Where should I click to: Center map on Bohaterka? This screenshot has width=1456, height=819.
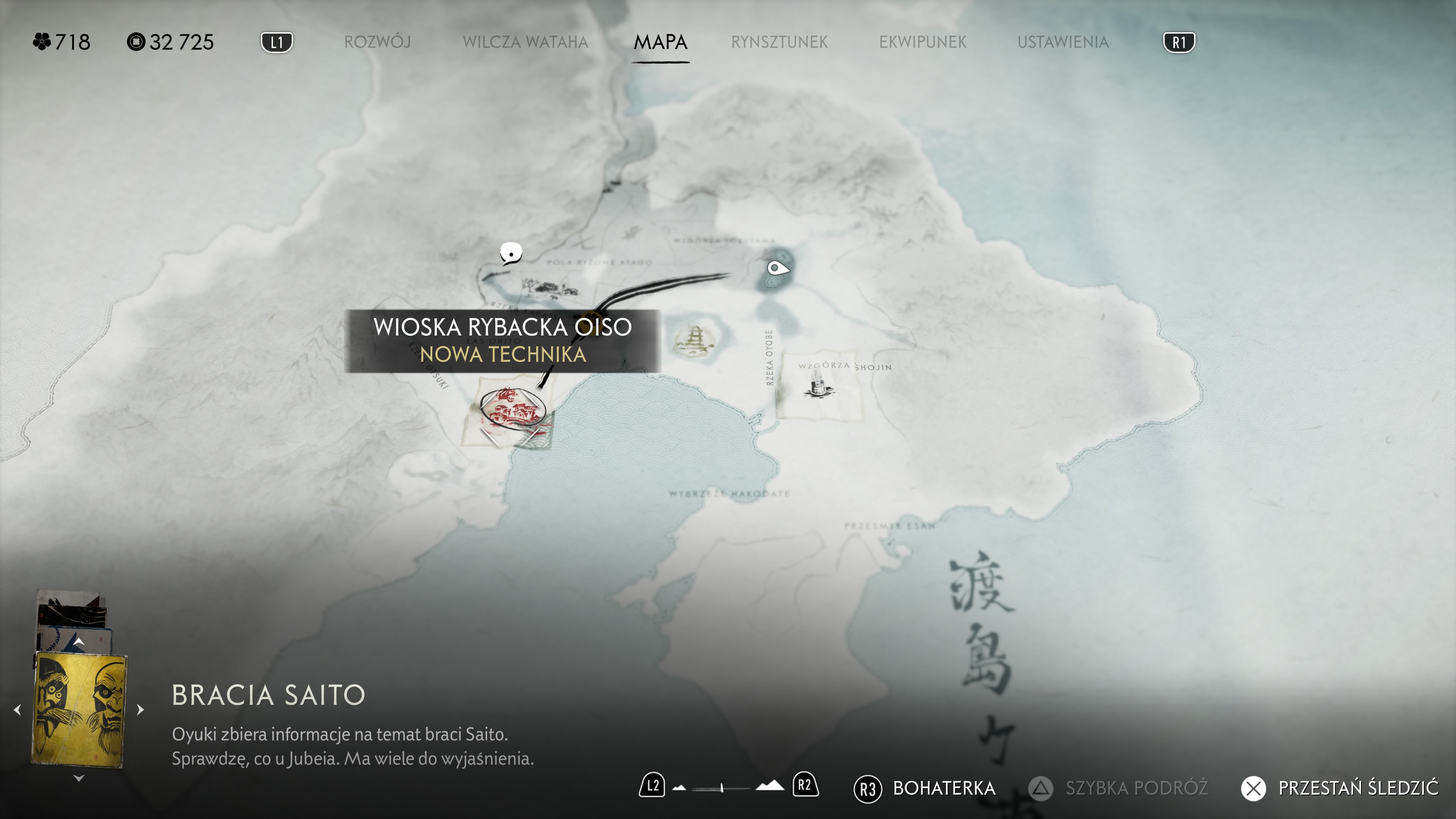[x=925, y=788]
